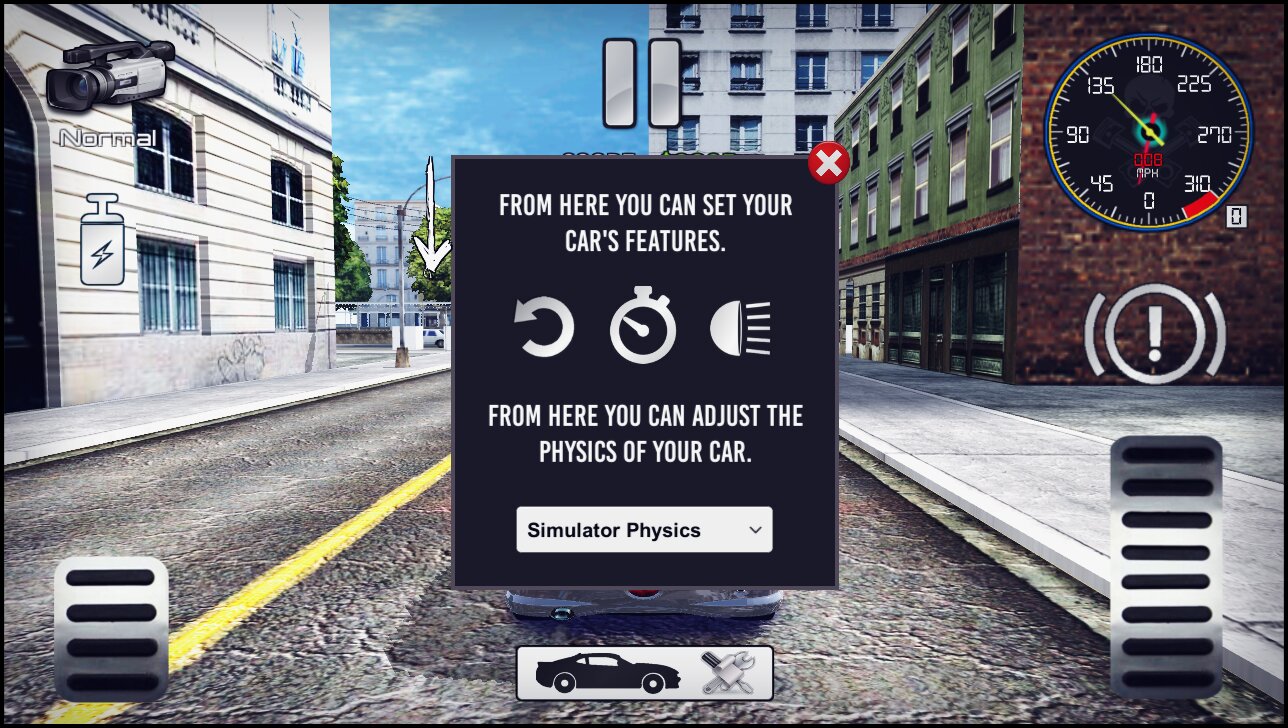The width and height of the screenshot is (1288, 728).
Task: Close the car features popup
Action: tap(828, 163)
